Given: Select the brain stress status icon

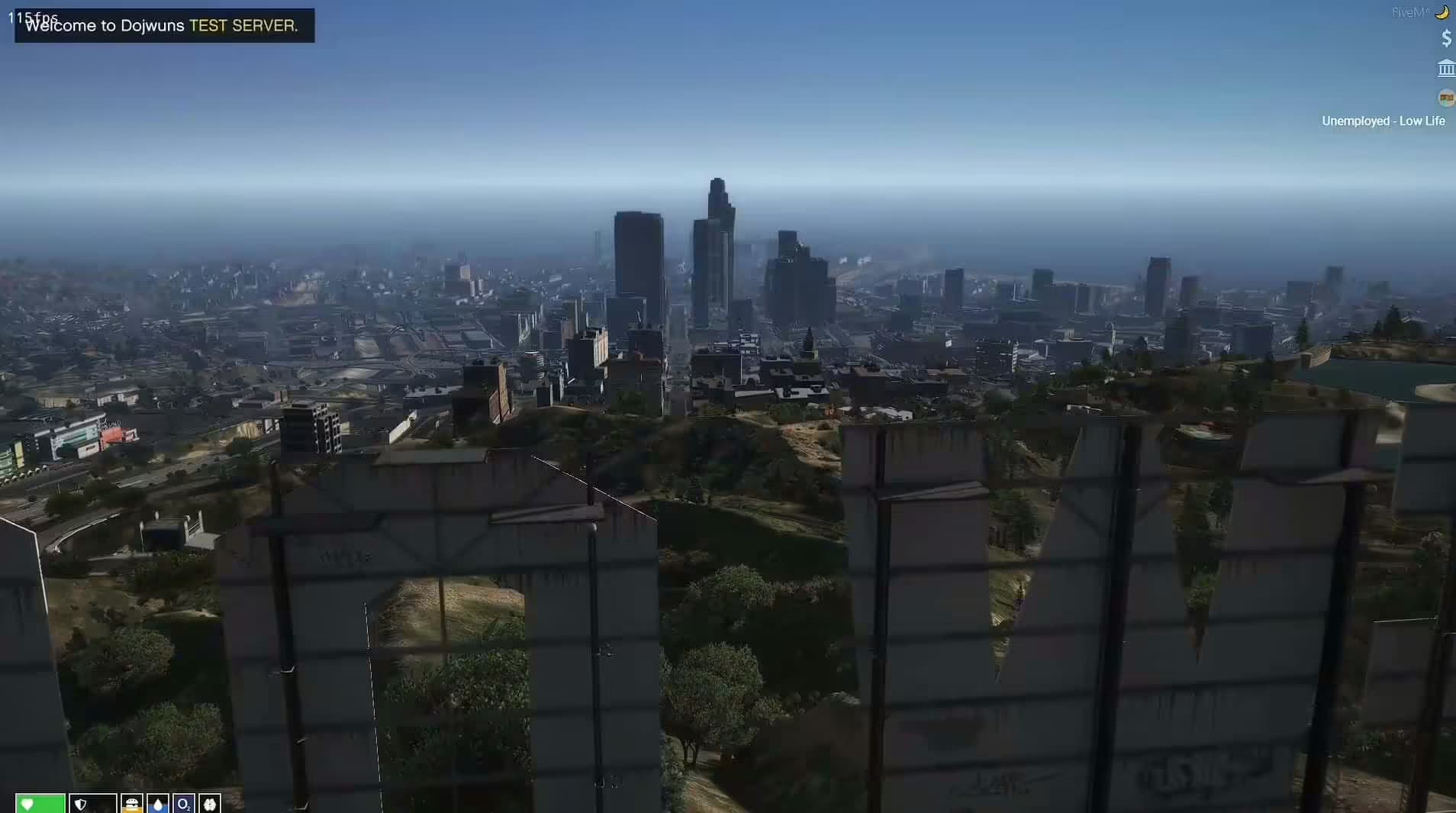Looking at the screenshot, I should (209, 804).
